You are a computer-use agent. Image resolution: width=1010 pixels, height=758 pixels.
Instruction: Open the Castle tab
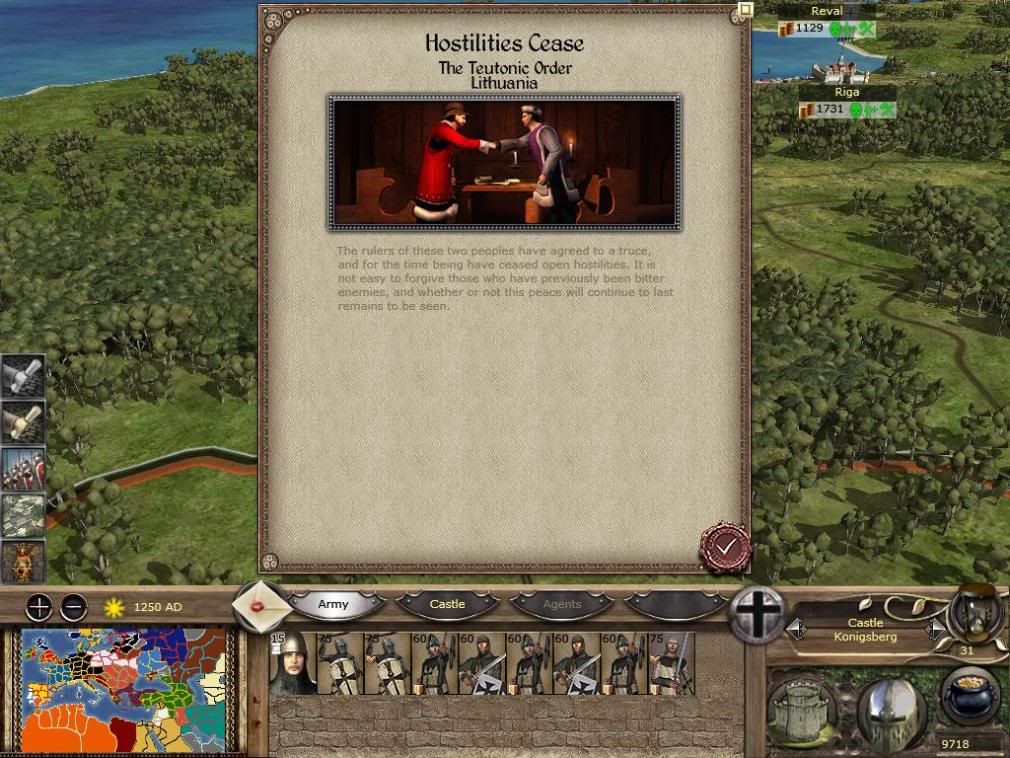coord(448,605)
